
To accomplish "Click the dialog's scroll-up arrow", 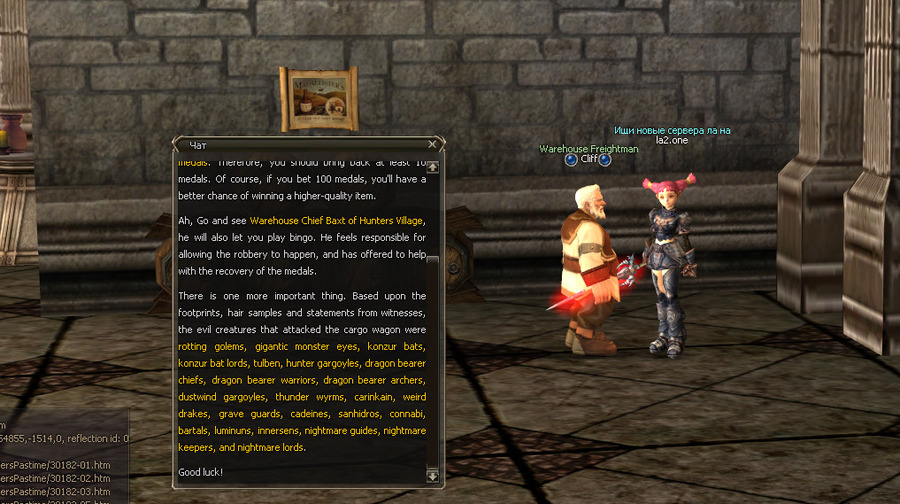I will pyautogui.click(x=432, y=167).
